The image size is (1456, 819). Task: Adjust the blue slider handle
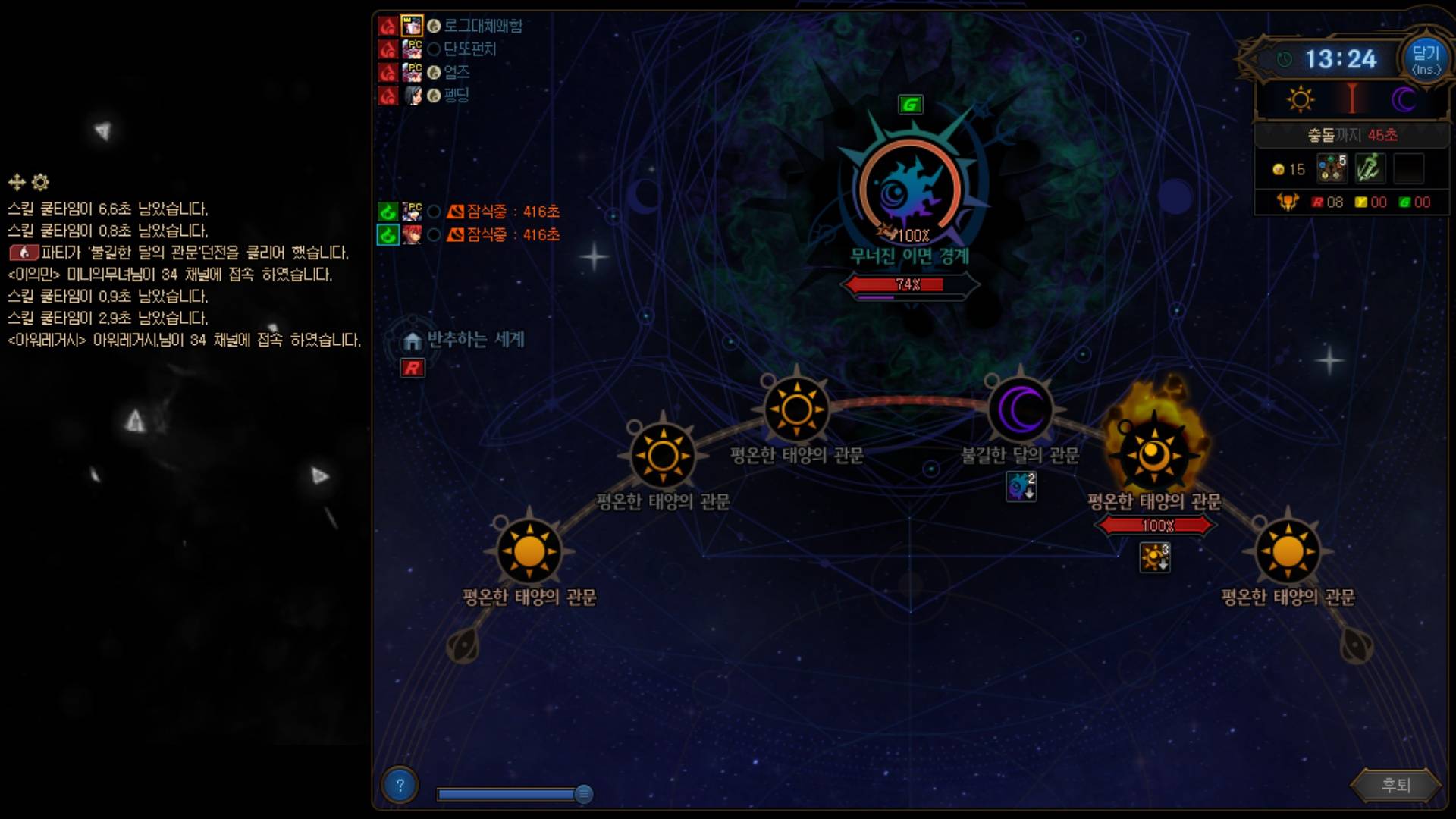(583, 794)
